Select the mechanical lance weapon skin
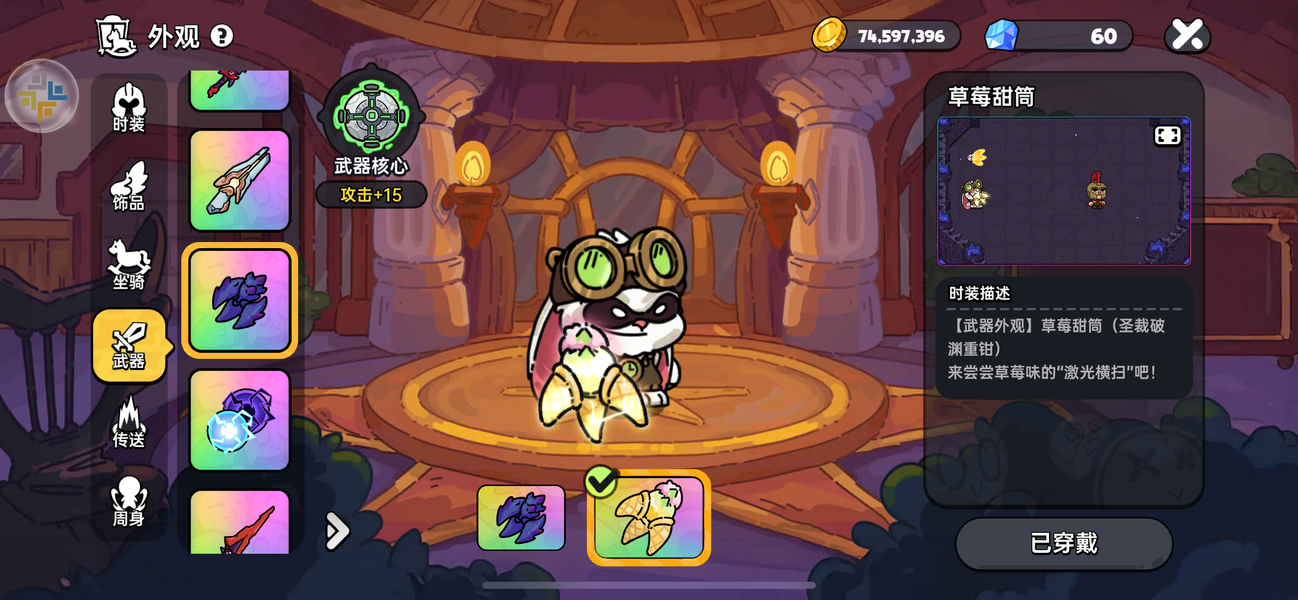 [240, 180]
